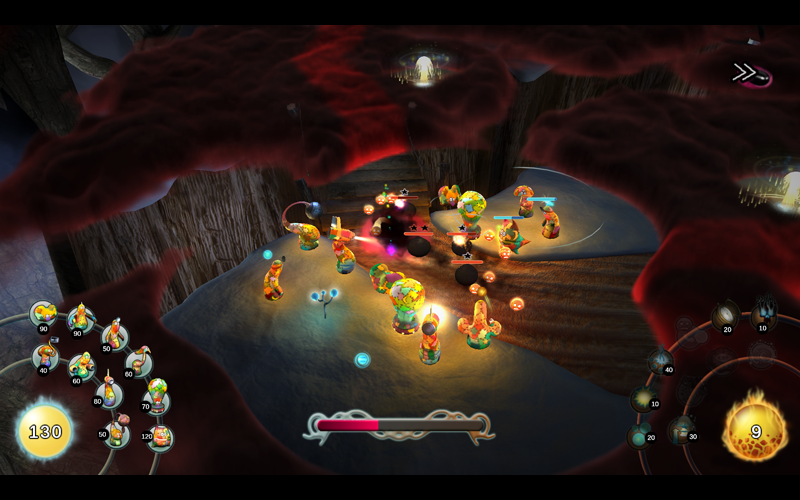Activate the blue flame ability costing 40
This screenshot has width=800, height=500.
(x=660, y=362)
